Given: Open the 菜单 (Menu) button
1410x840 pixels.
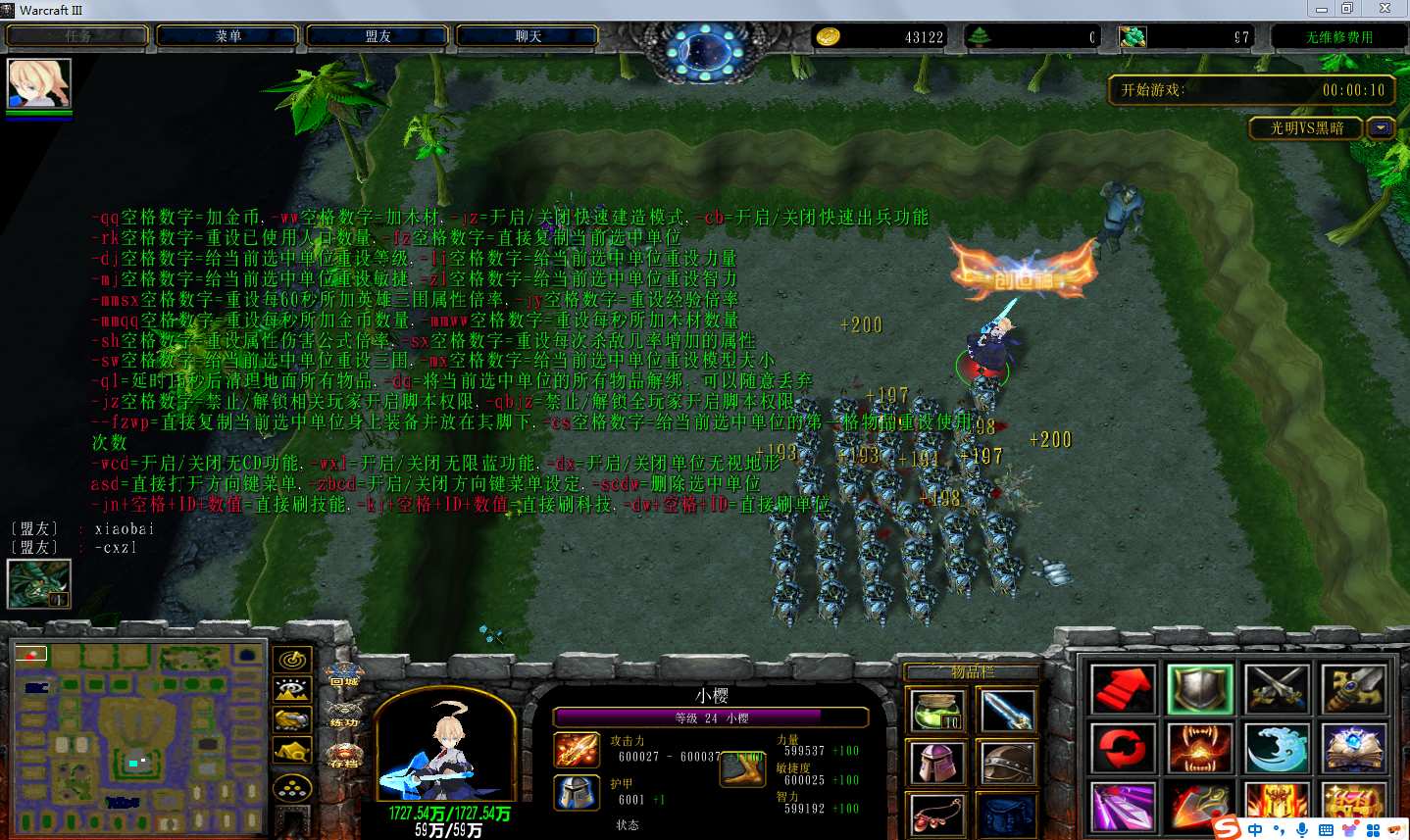Looking at the screenshot, I should tap(228, 36).
